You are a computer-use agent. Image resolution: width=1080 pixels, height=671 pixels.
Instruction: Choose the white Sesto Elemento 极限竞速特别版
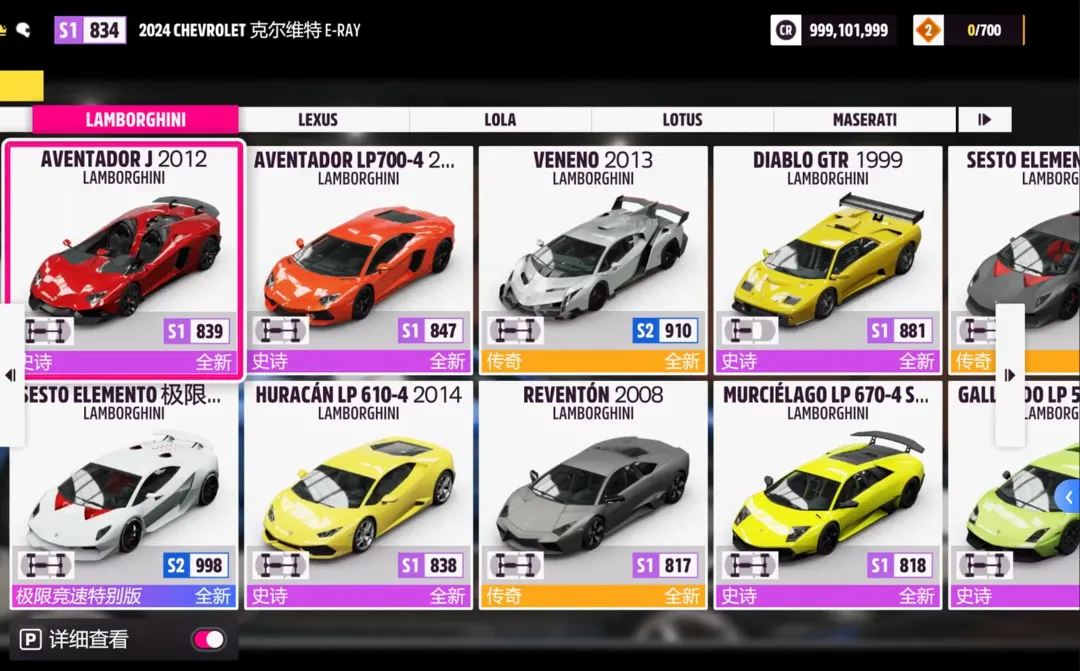[124, 495]
